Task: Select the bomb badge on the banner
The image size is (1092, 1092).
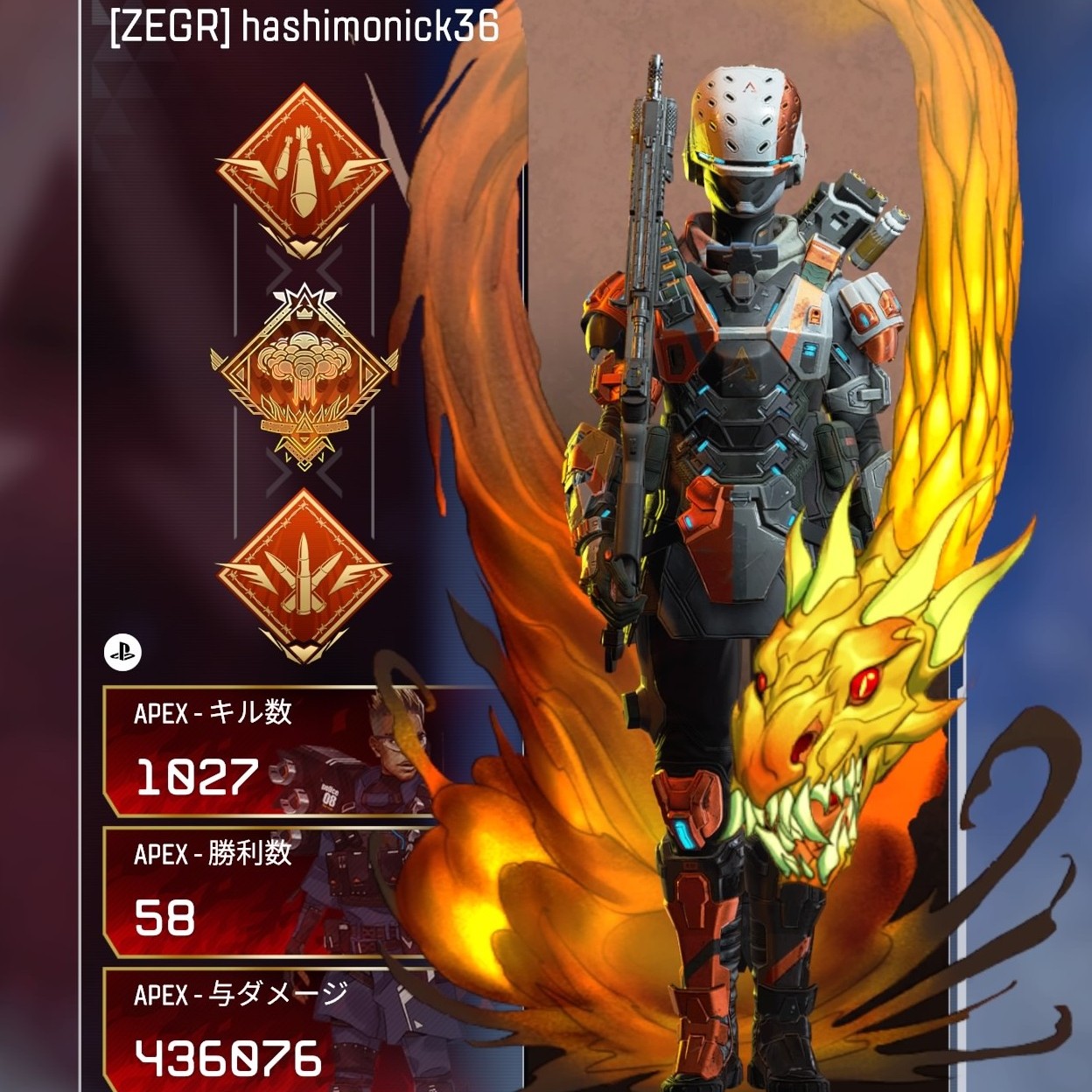Action: tap(303, 170)
